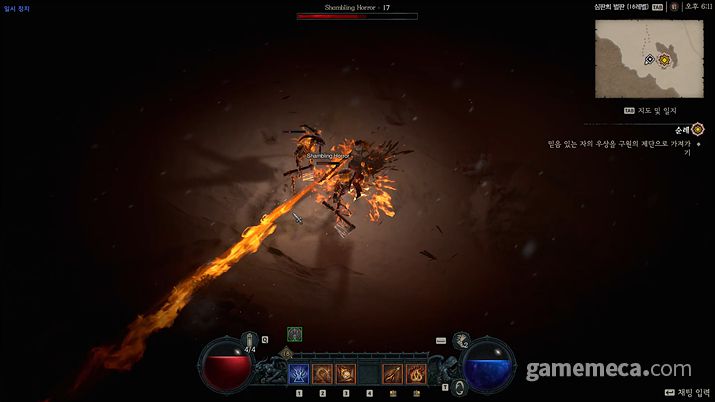Use the whip-like skill in slot 2
The image size is (715, 402).
[x=323, y=375]
